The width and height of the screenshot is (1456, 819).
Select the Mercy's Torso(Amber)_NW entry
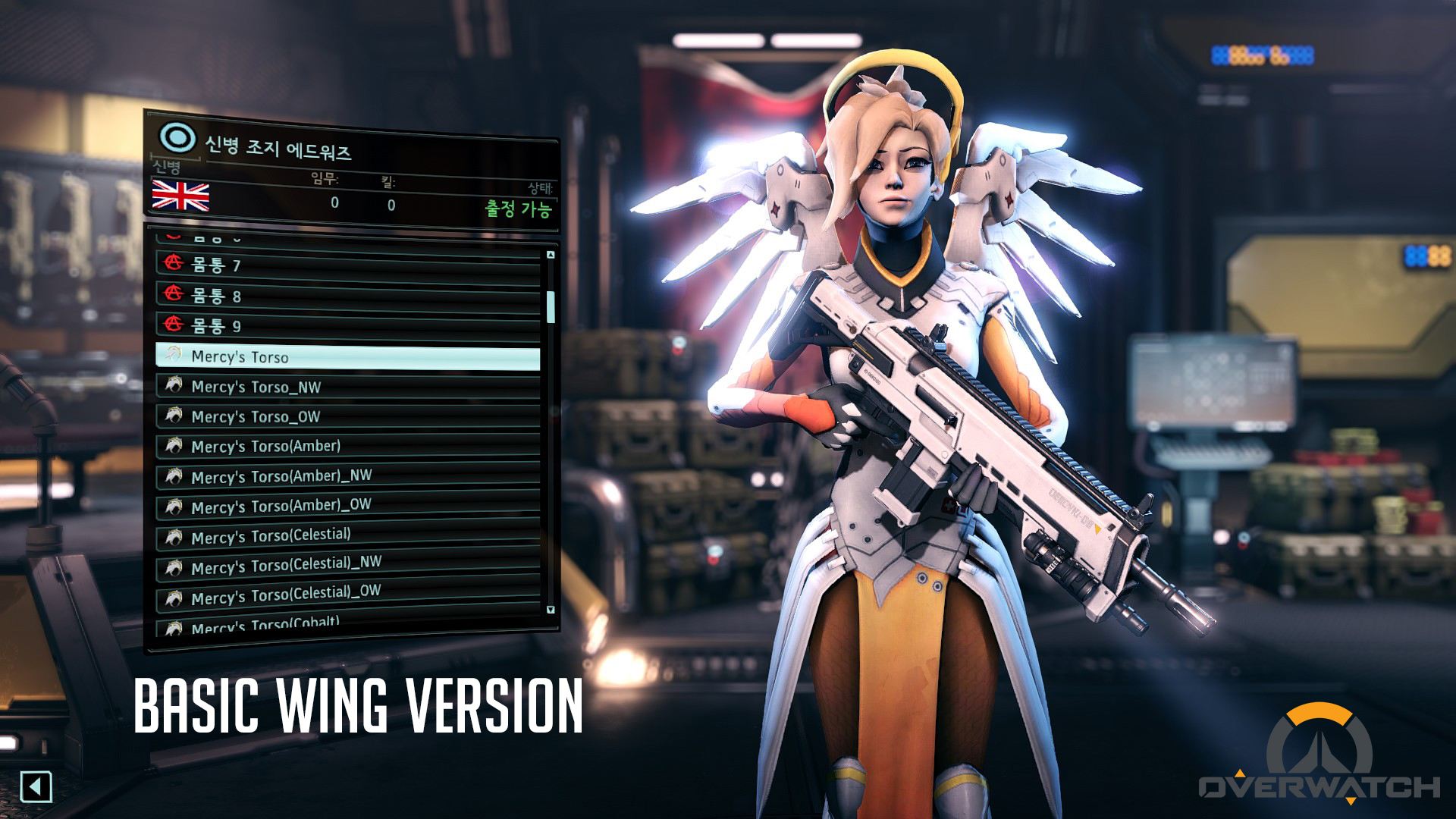coord(303,476)
